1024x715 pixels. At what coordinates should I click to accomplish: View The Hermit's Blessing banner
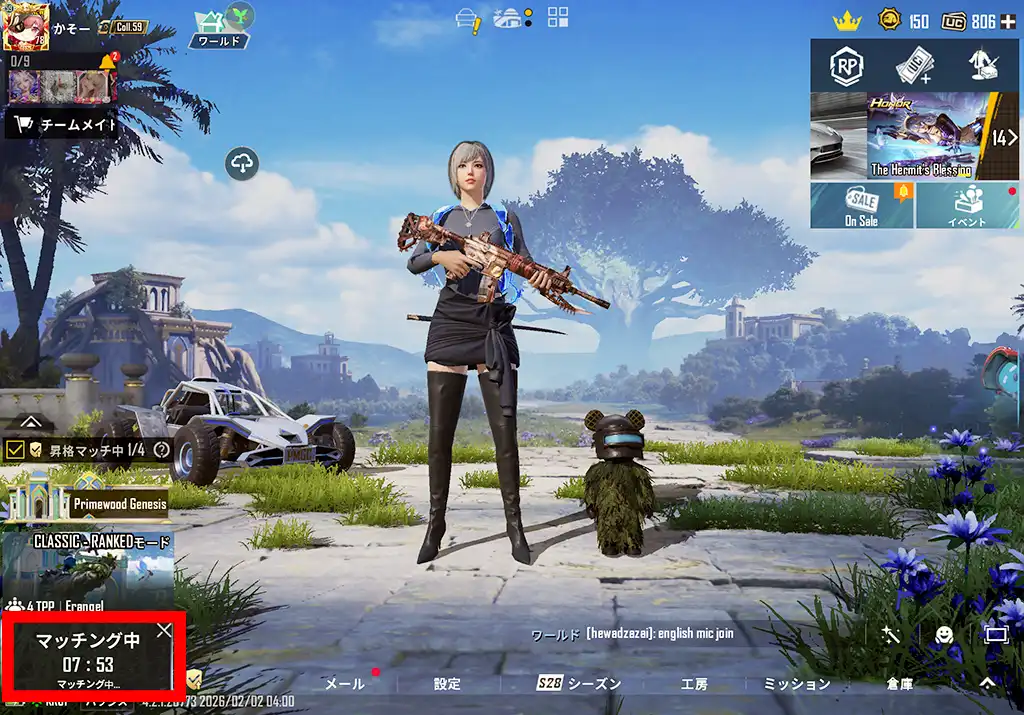pyautogui.click(x=920, y=137)
